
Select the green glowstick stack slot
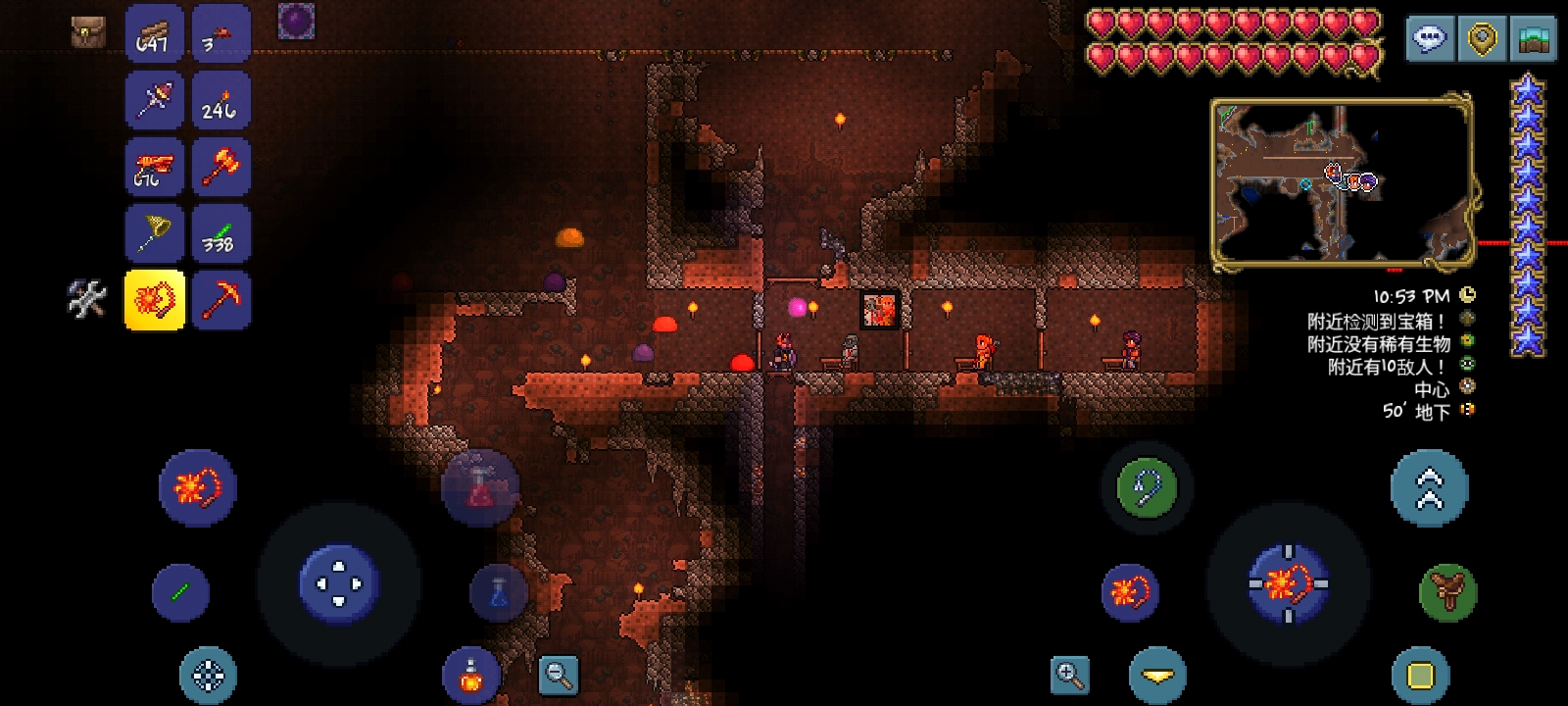tap(220, 234)
